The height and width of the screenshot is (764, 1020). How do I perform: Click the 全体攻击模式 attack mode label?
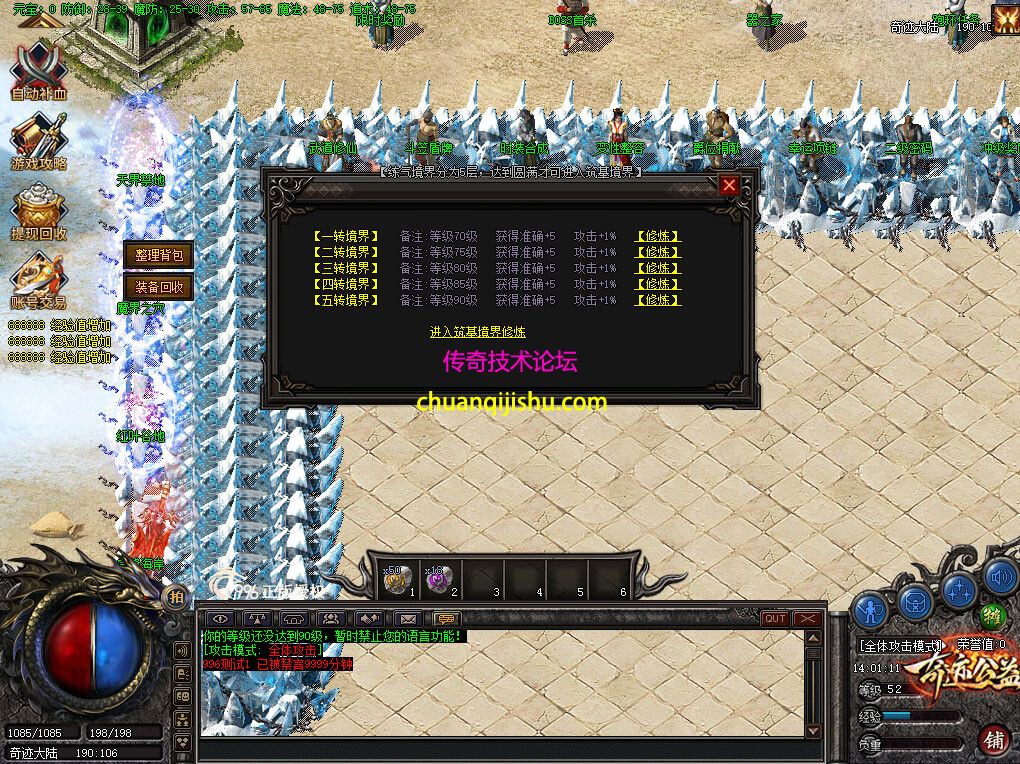coord(901,645)
